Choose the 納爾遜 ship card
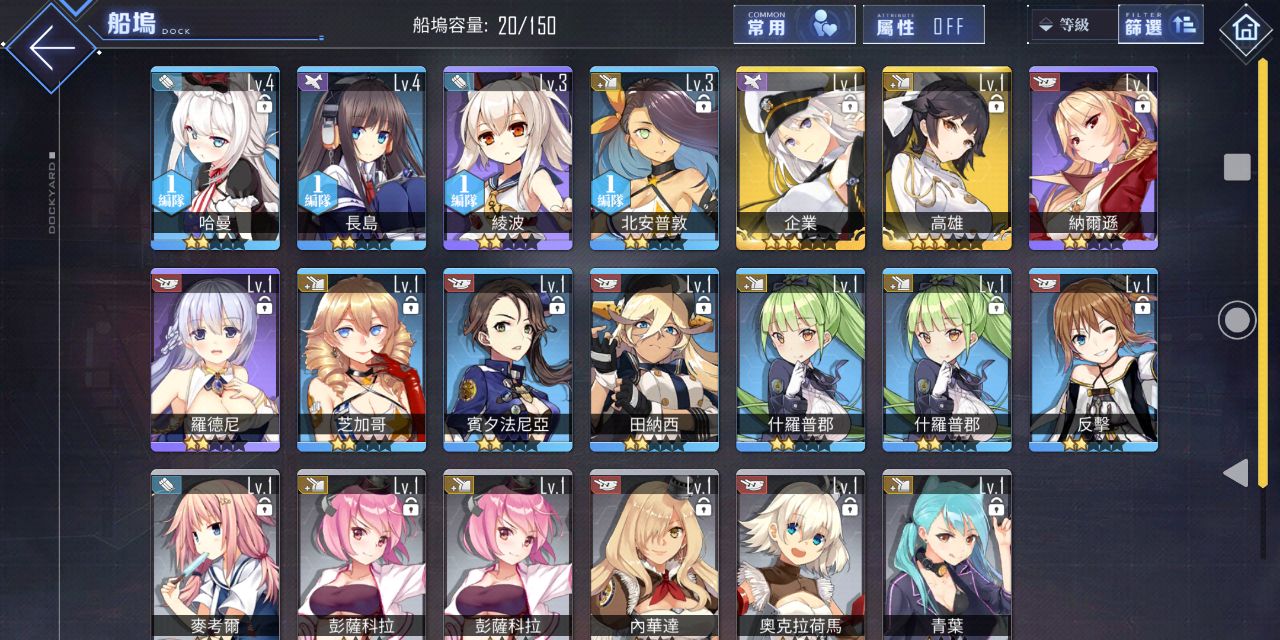Screen dimensions: 1280x640 [x=1093, y=158]
